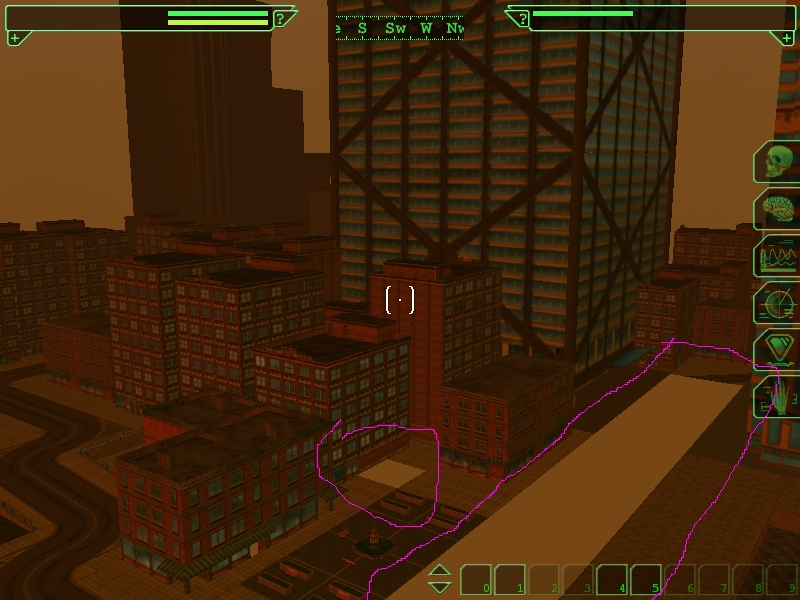Select the shield emblem icon
The width and height of the screenshot is (800, 600).
(x=777, y=350)
